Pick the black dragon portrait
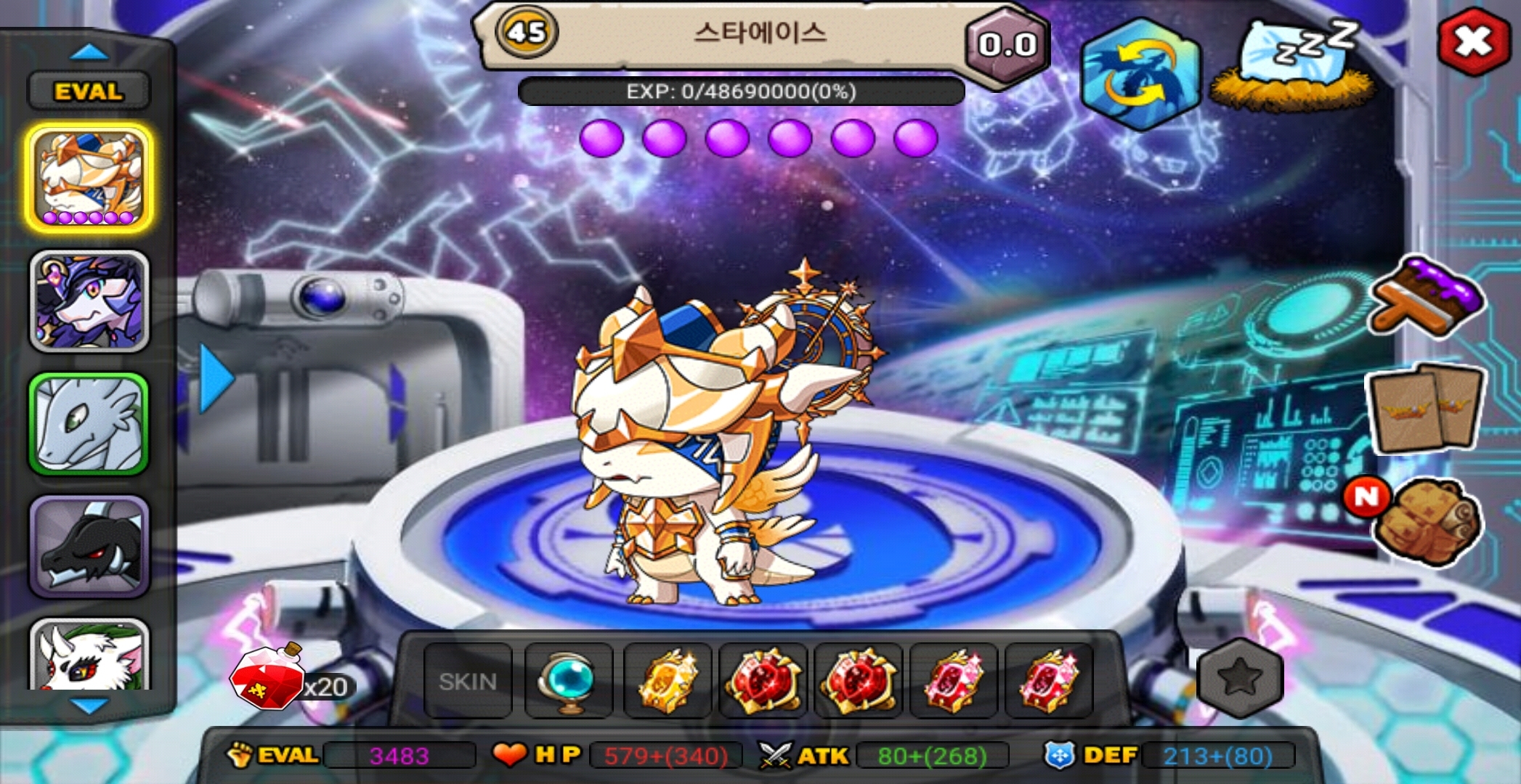Viewport: 1521px width, 784px height. coord(89,546)
